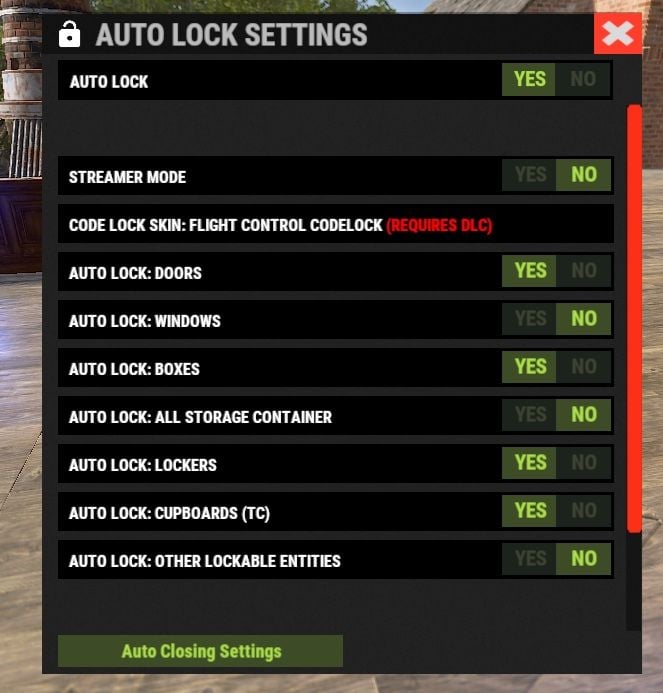Click the red vertical scrollbar

pos(634,318)
